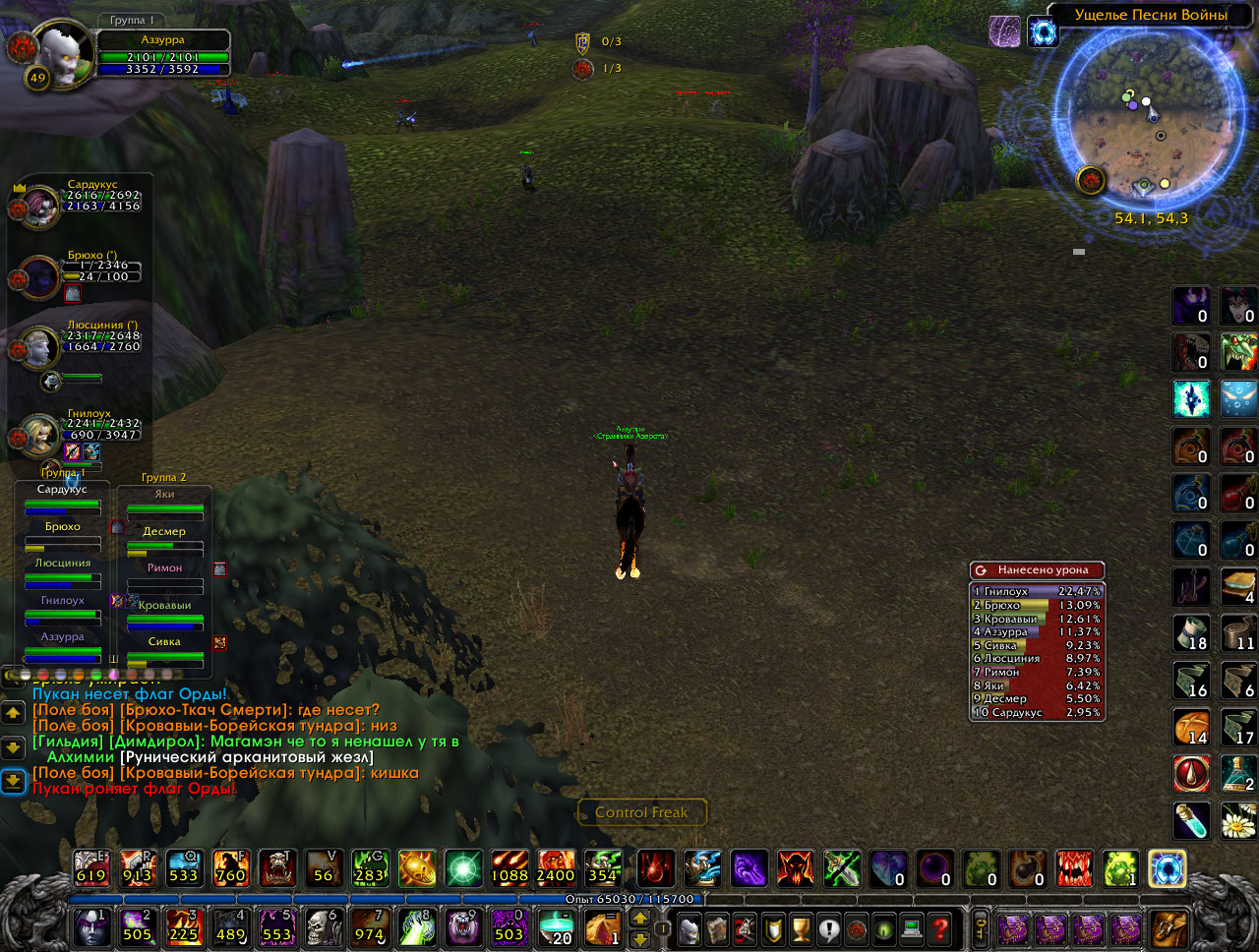Open the keyring key button
The width and height of the screenshot is (1259, 952).
[x=980, y=927]
